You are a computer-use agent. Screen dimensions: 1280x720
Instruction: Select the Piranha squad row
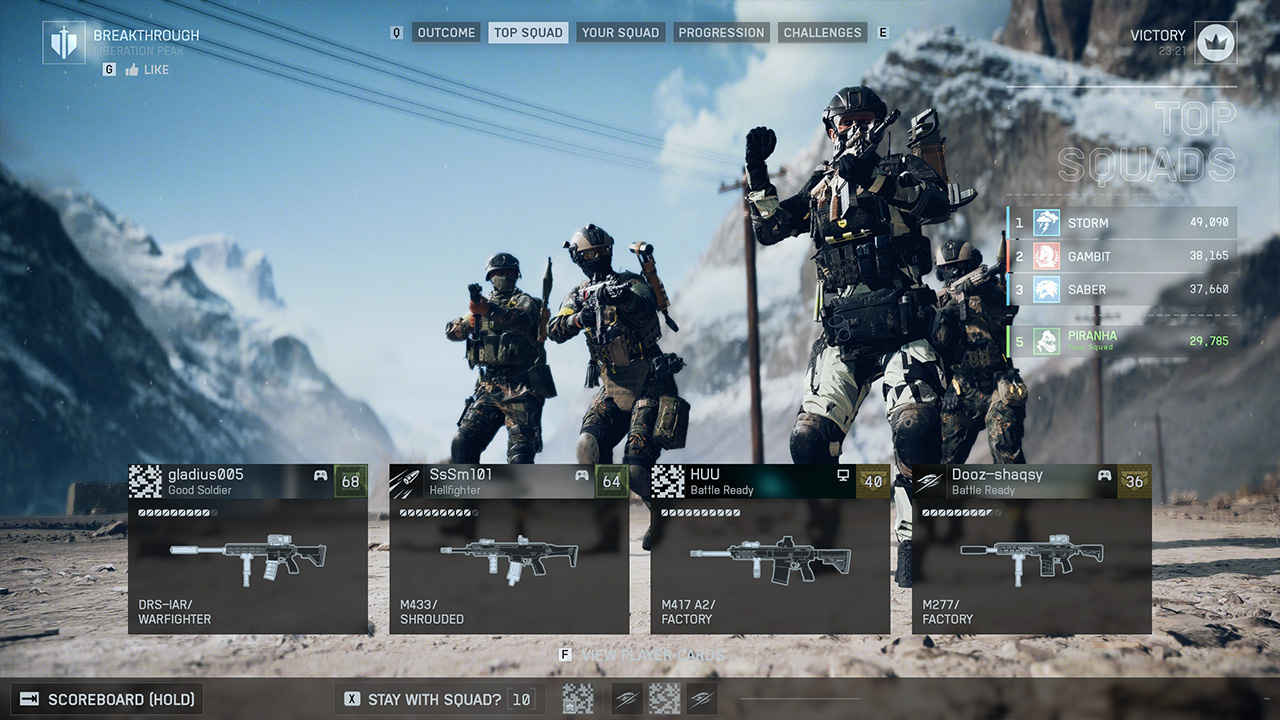pyautogui.click(x=1122, y=341)
